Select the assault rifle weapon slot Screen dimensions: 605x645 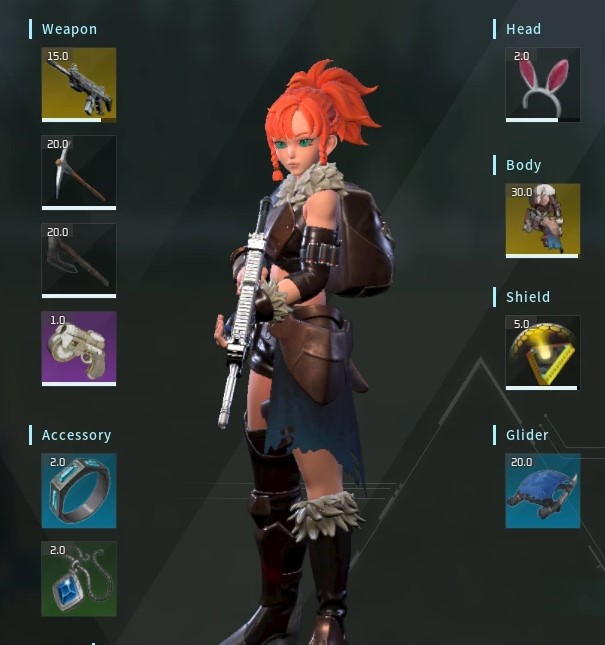click(78, 84)
